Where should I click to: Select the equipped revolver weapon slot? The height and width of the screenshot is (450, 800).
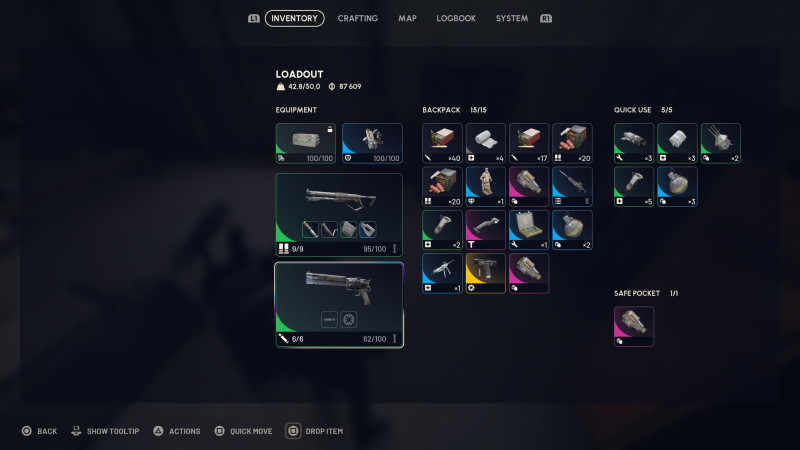click(339, 304)
